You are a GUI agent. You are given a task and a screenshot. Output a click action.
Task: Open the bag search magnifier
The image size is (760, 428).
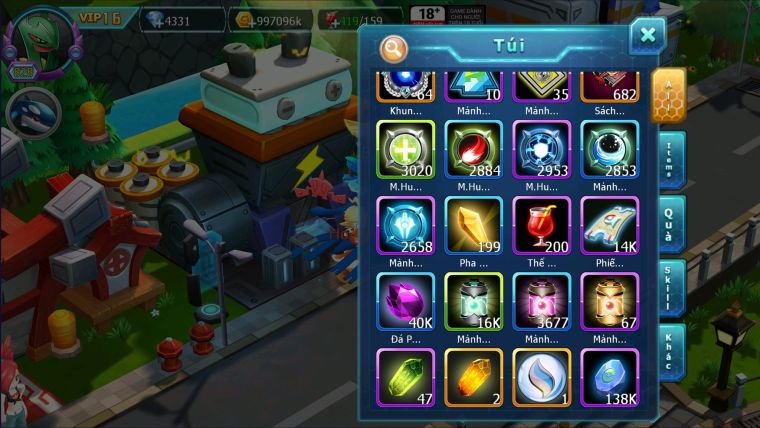[394, 48]
